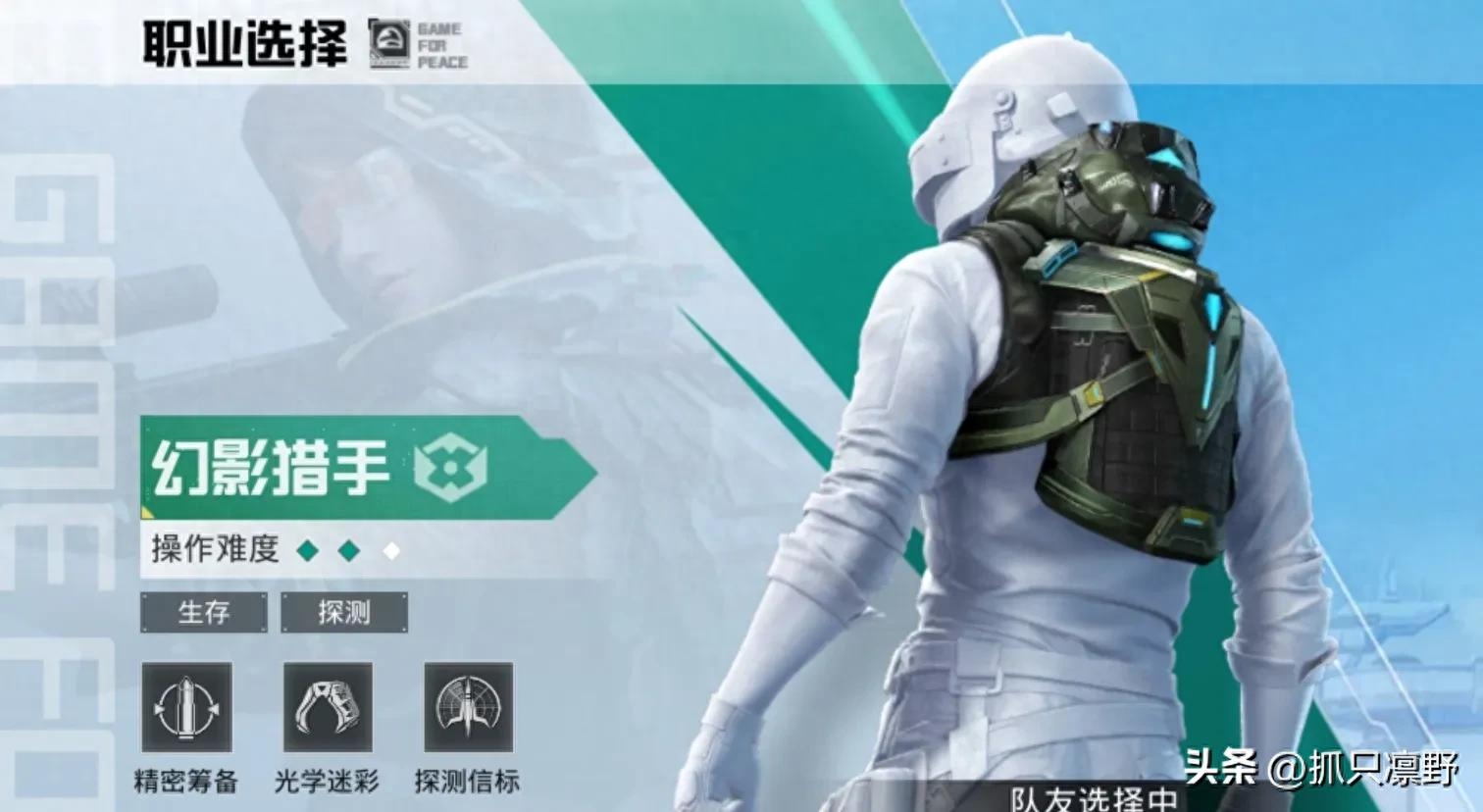
Task: Toggle the 生存 survival attribute tag
Action: click(205, 613)
